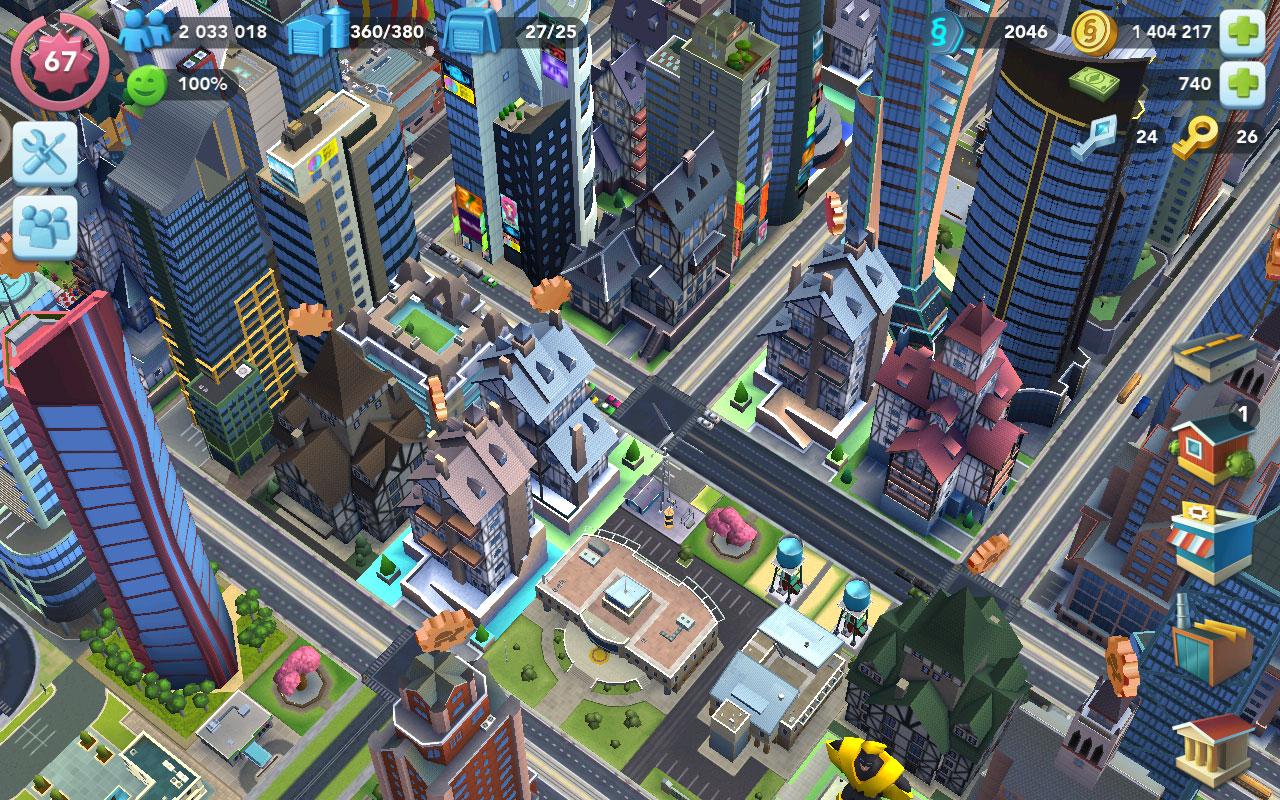This screenshot has height=800, width=1280.
Task: Show population details via the people icon
Action: click(x=145, y=31)
